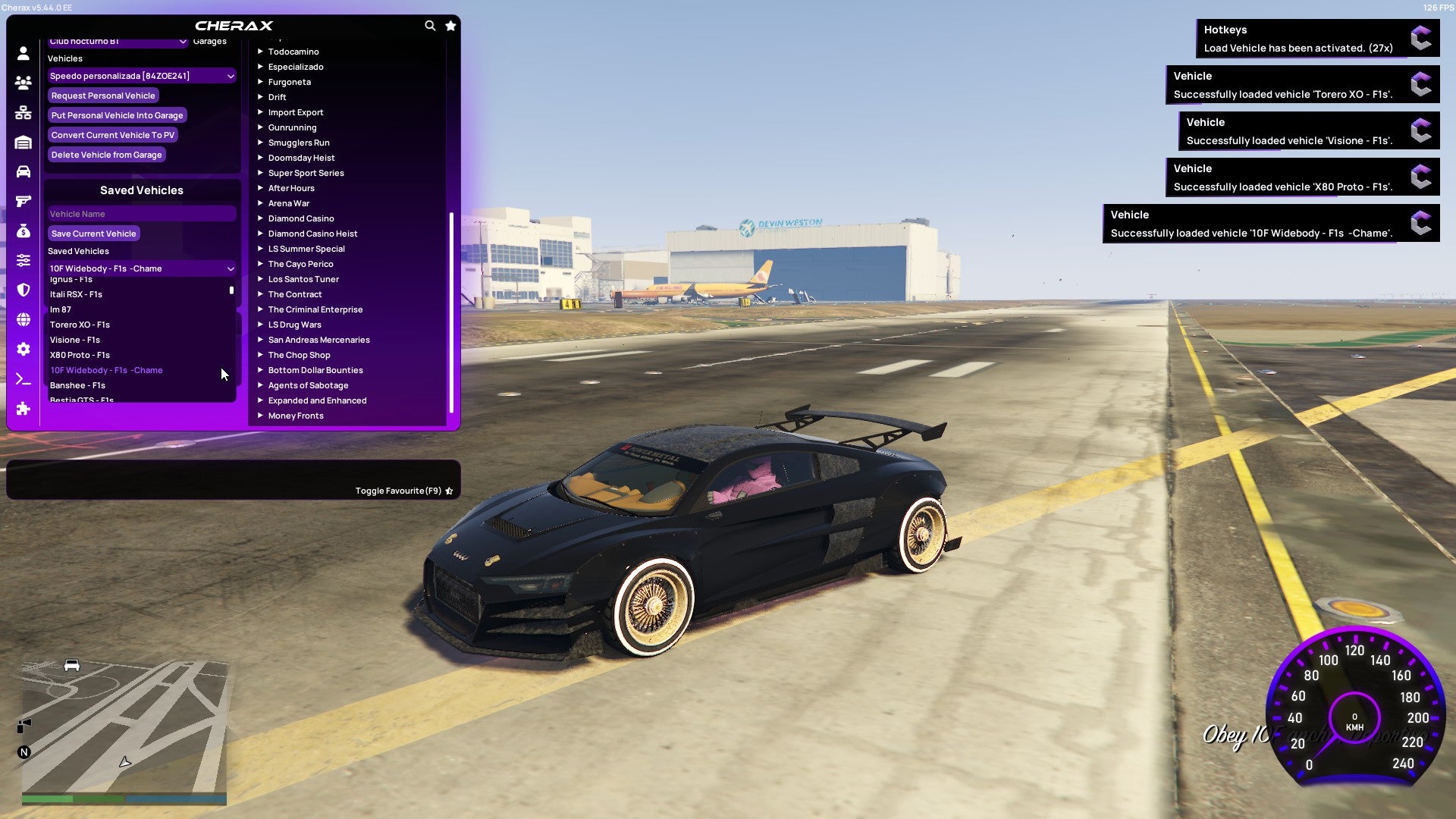The image size is (1456, 819).
Task: Open the World globe icon section
Action: click(x=23, y=318)
